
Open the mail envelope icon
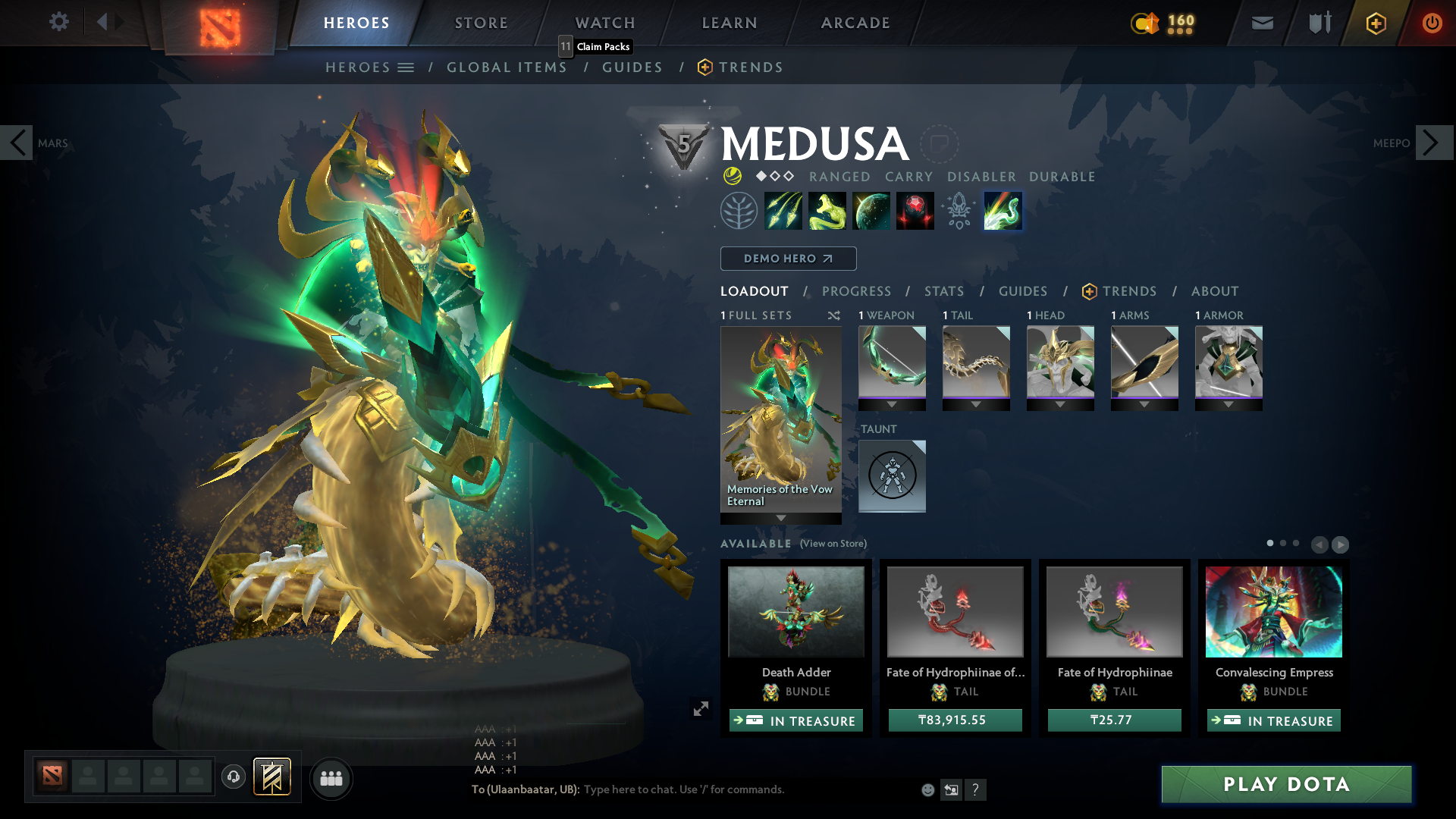point(1261,23)
